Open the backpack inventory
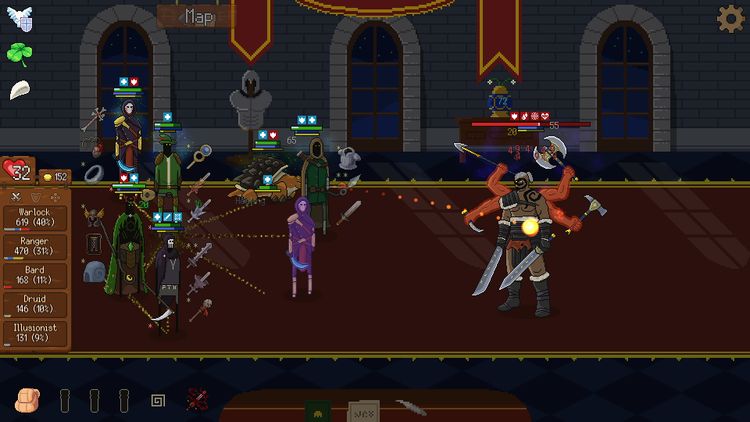The width and height of the screenshot is (750, 422). tap(27, 401)
